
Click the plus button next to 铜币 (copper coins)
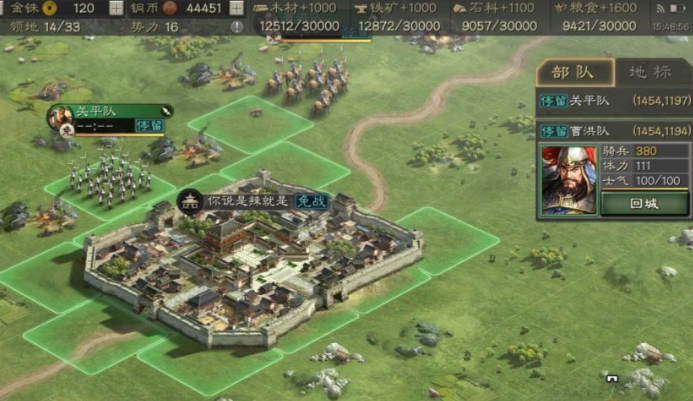pos(236,8)
